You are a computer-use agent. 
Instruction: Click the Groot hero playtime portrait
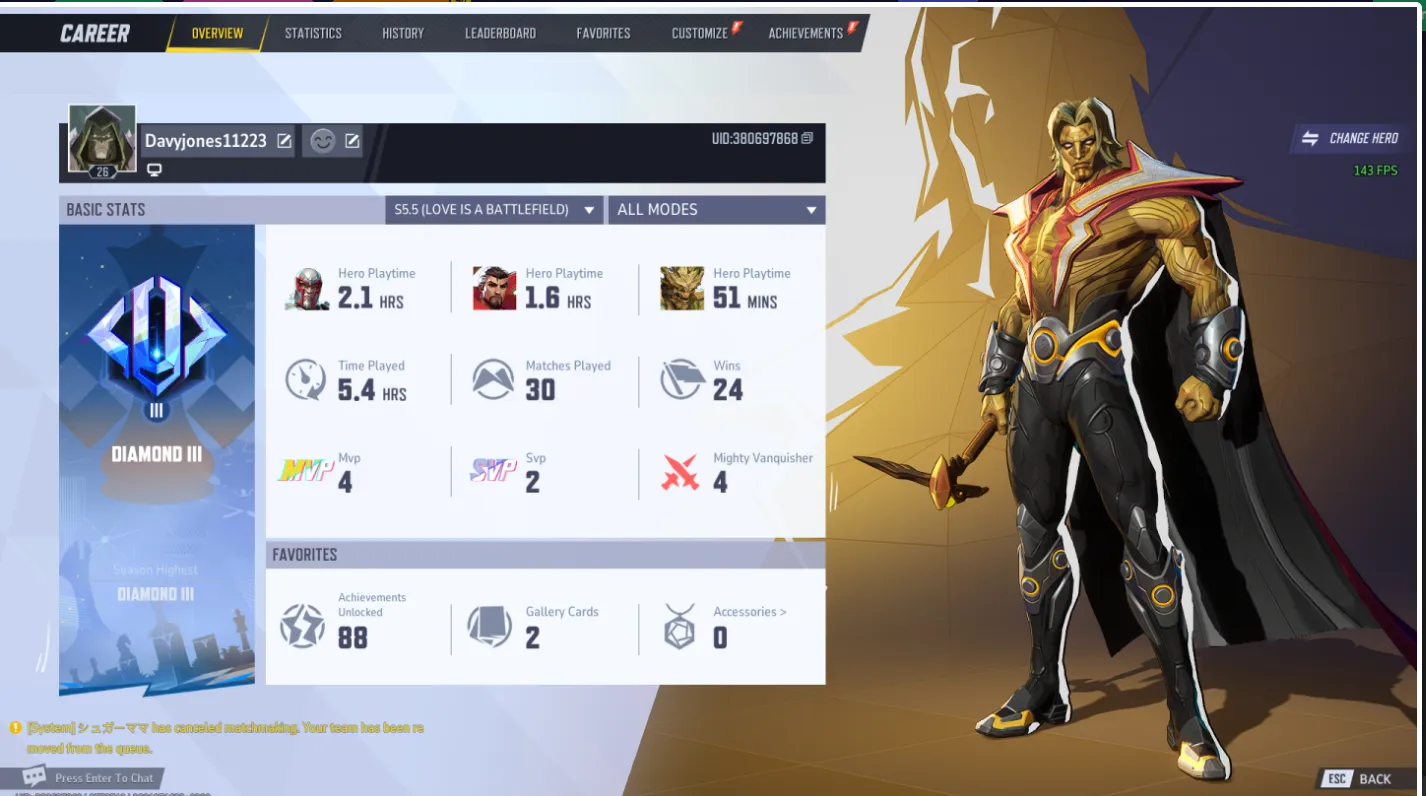pos(682,287)
